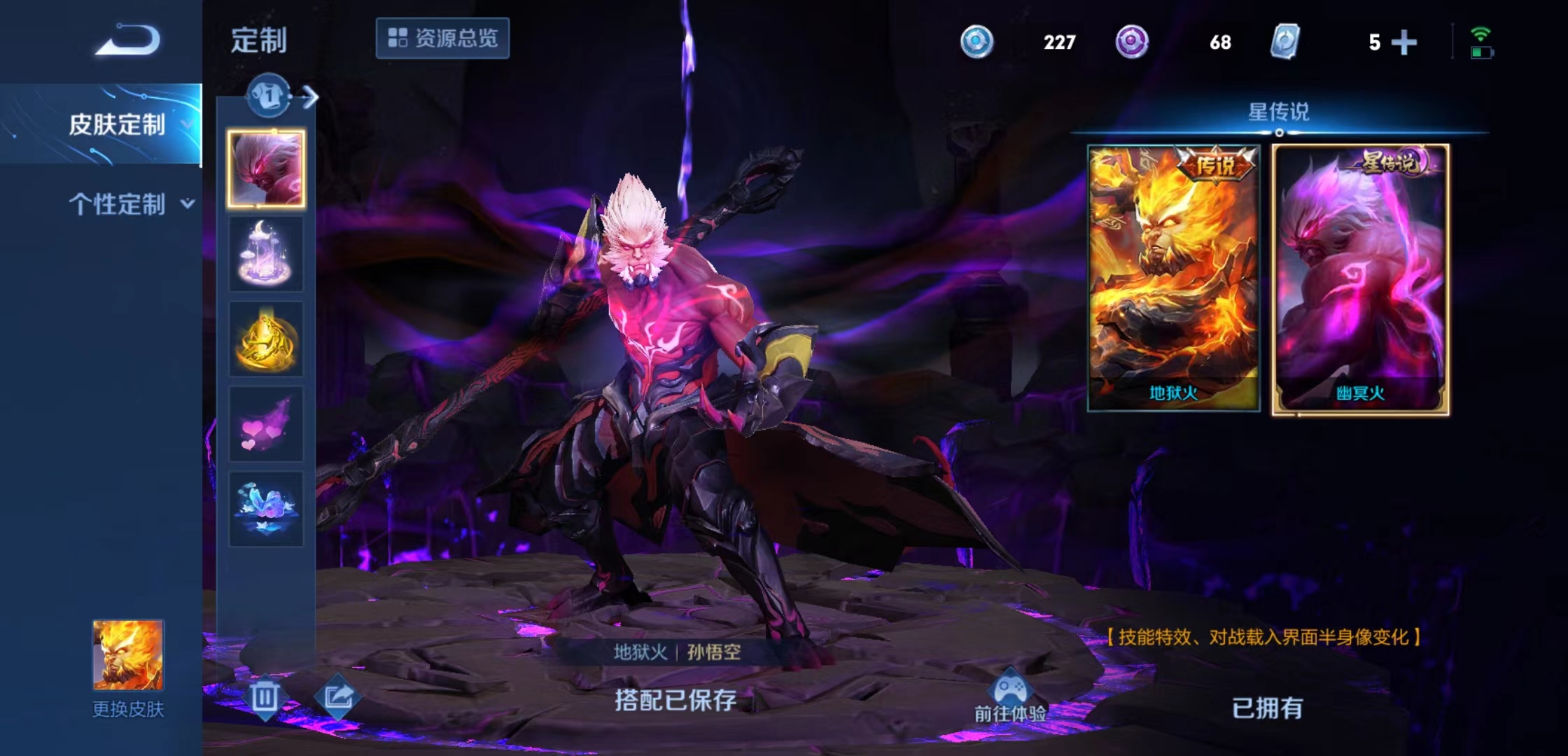Select the 地狱火 legend skin card
This screenshot has height=756, width=1568.
(1173, 278)
